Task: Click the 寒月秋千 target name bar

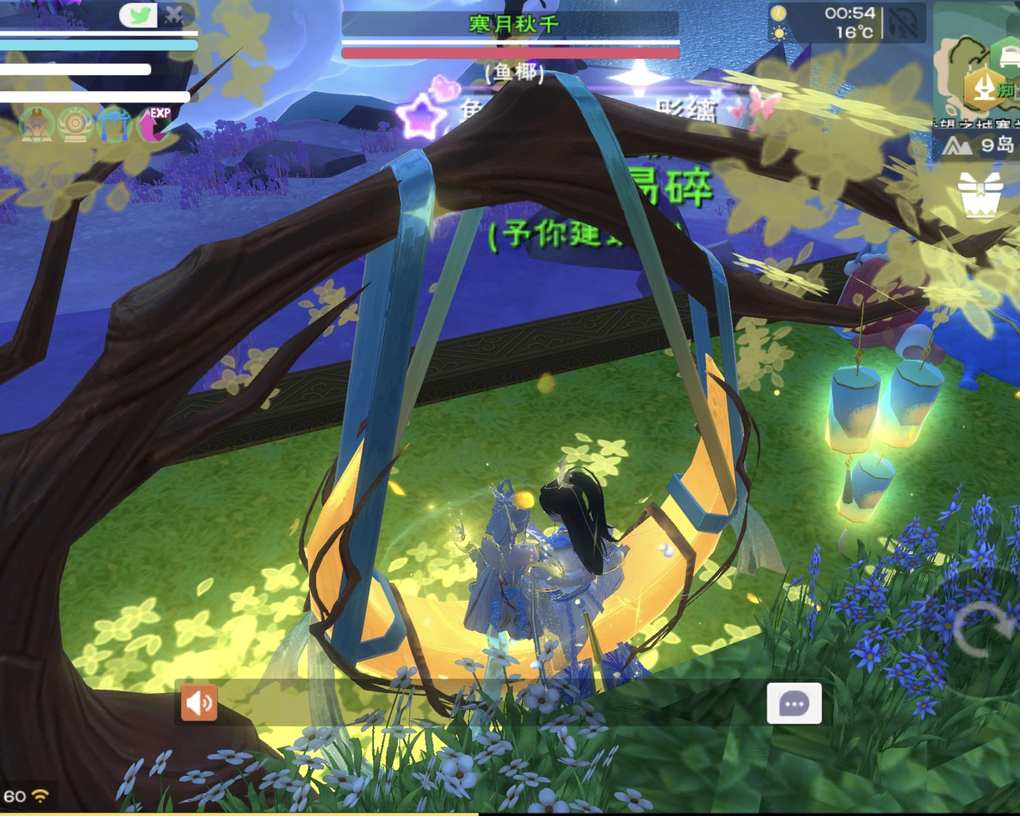Action: coord(510,24)
